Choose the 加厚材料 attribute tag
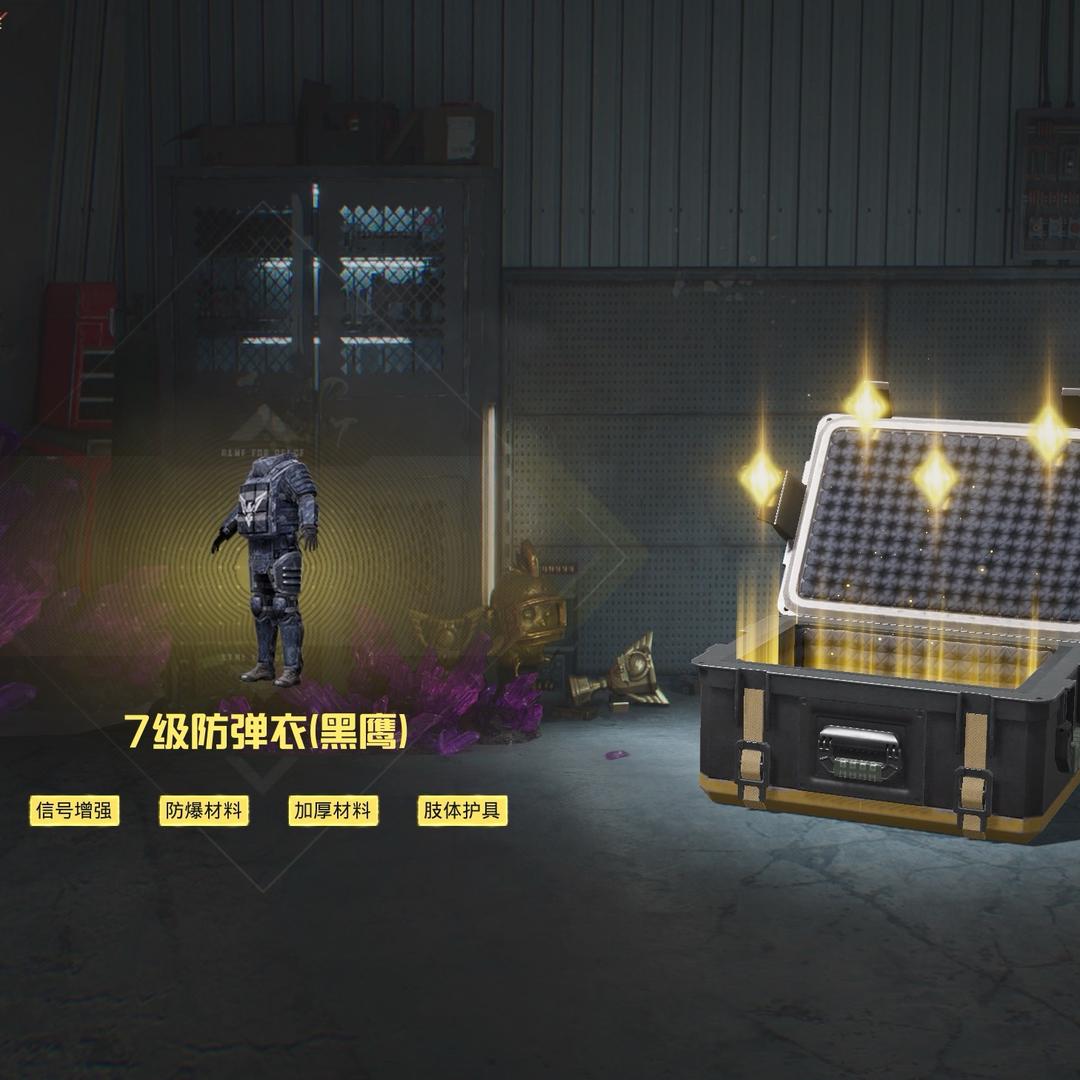 point(333,811)
